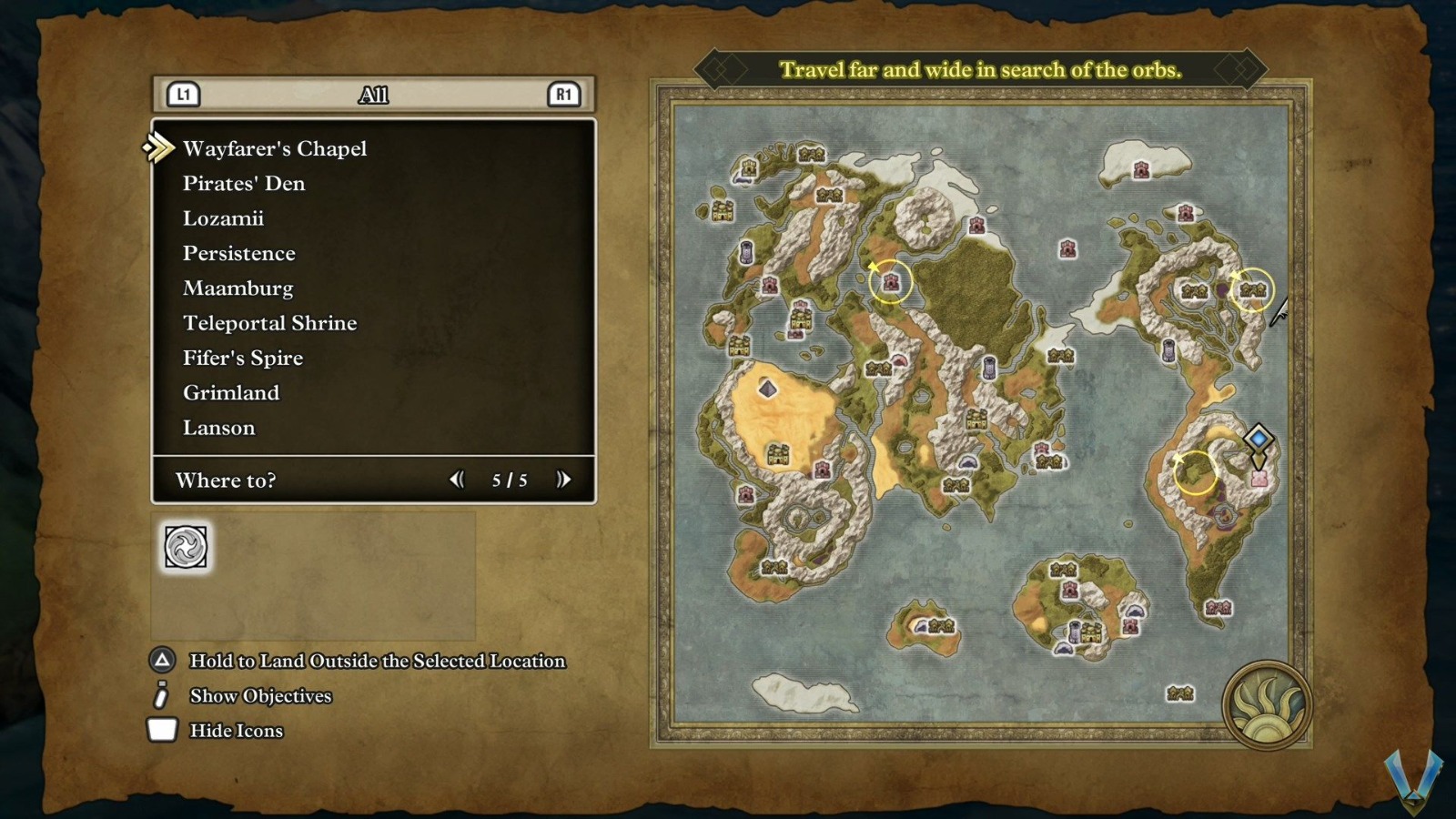The width and height of the screenshot is (1456, 819).
Task: Choose Pirates' Den from the list
Action: 244,183
